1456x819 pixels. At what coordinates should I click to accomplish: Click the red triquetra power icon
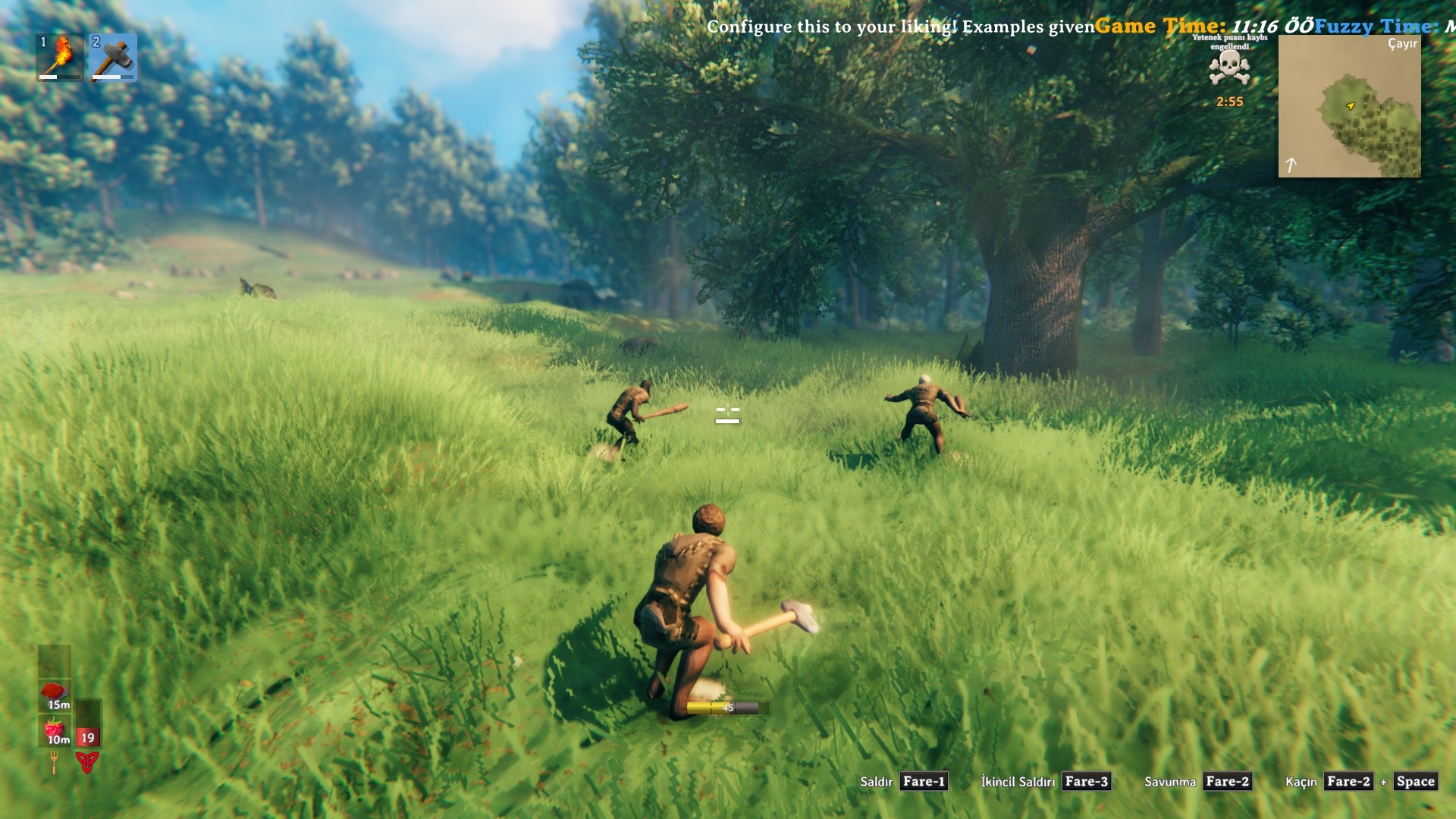pyautogui.click(x=87, y=761)
